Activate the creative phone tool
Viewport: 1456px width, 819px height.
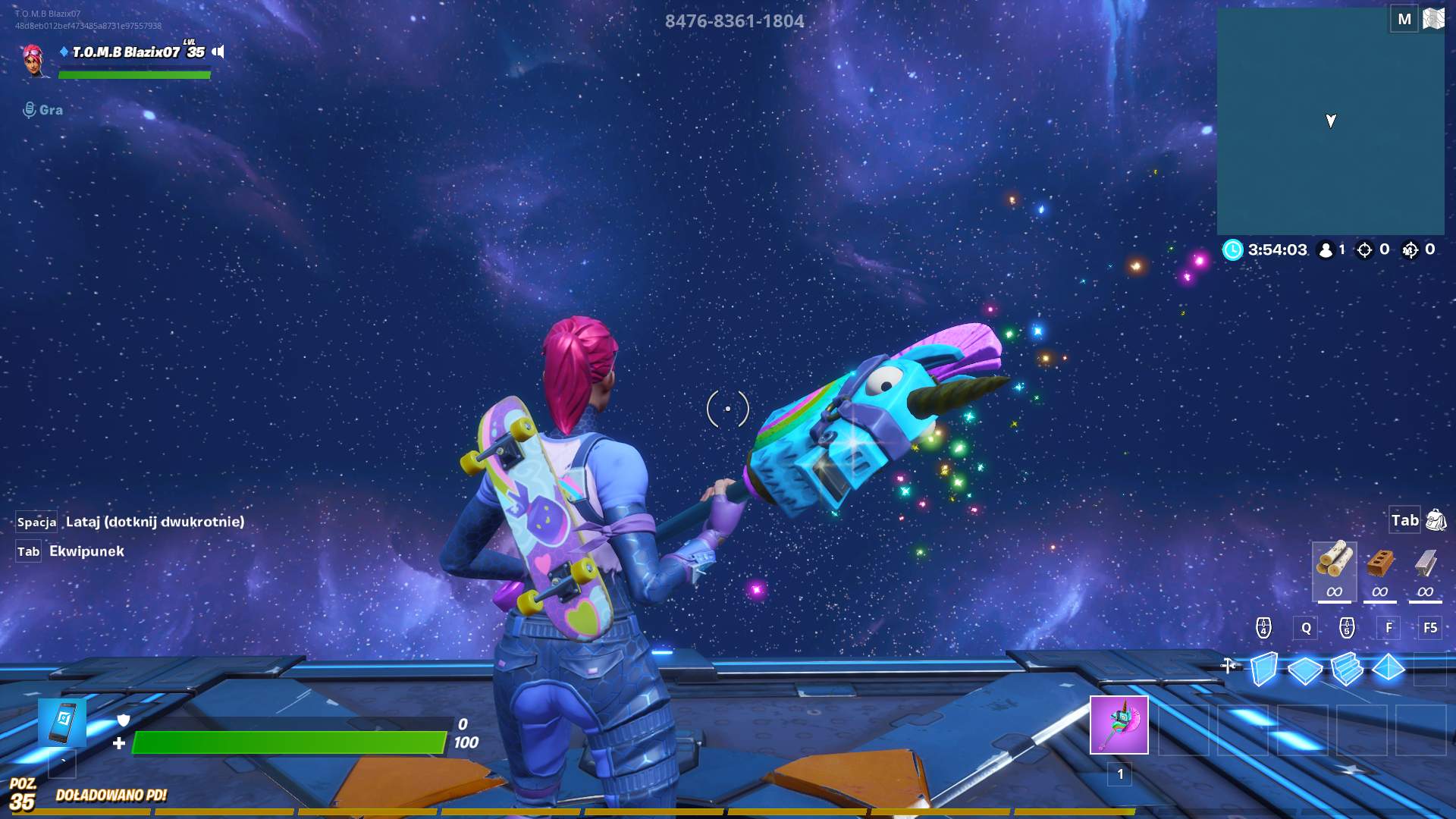pos(62,723)
